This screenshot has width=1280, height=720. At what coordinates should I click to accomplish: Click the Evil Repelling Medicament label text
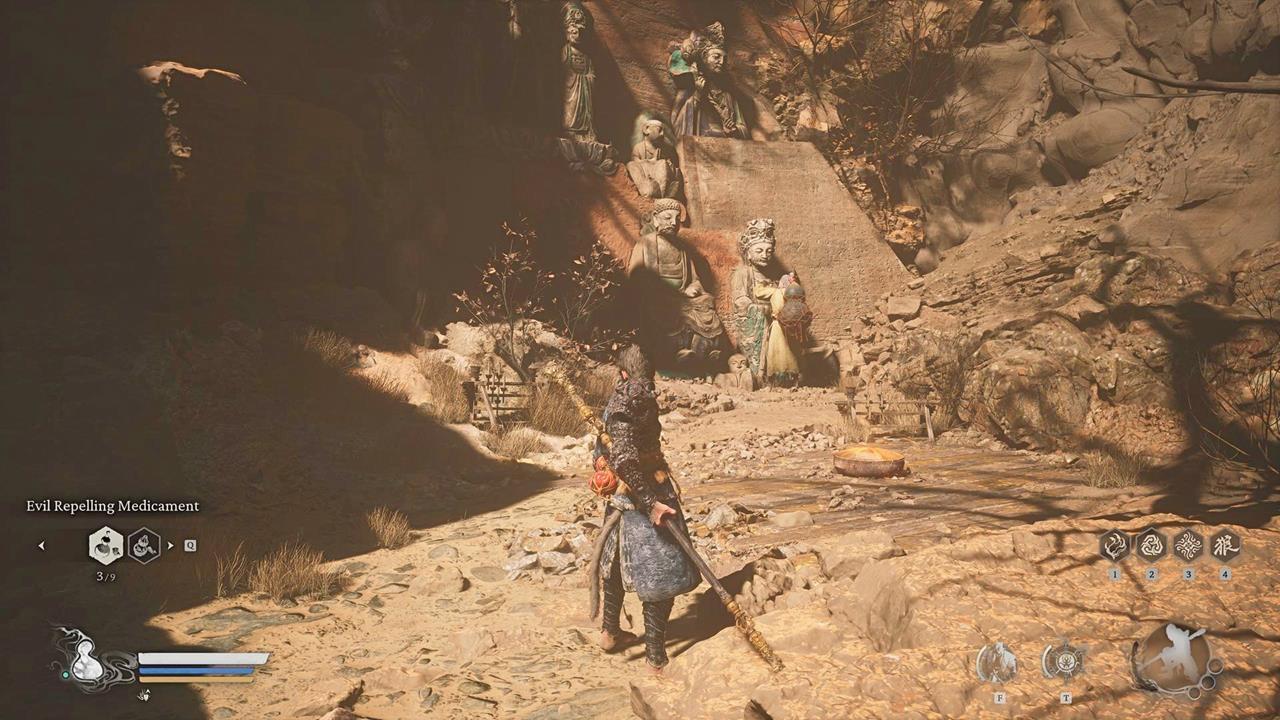click(x=112, y=506)
